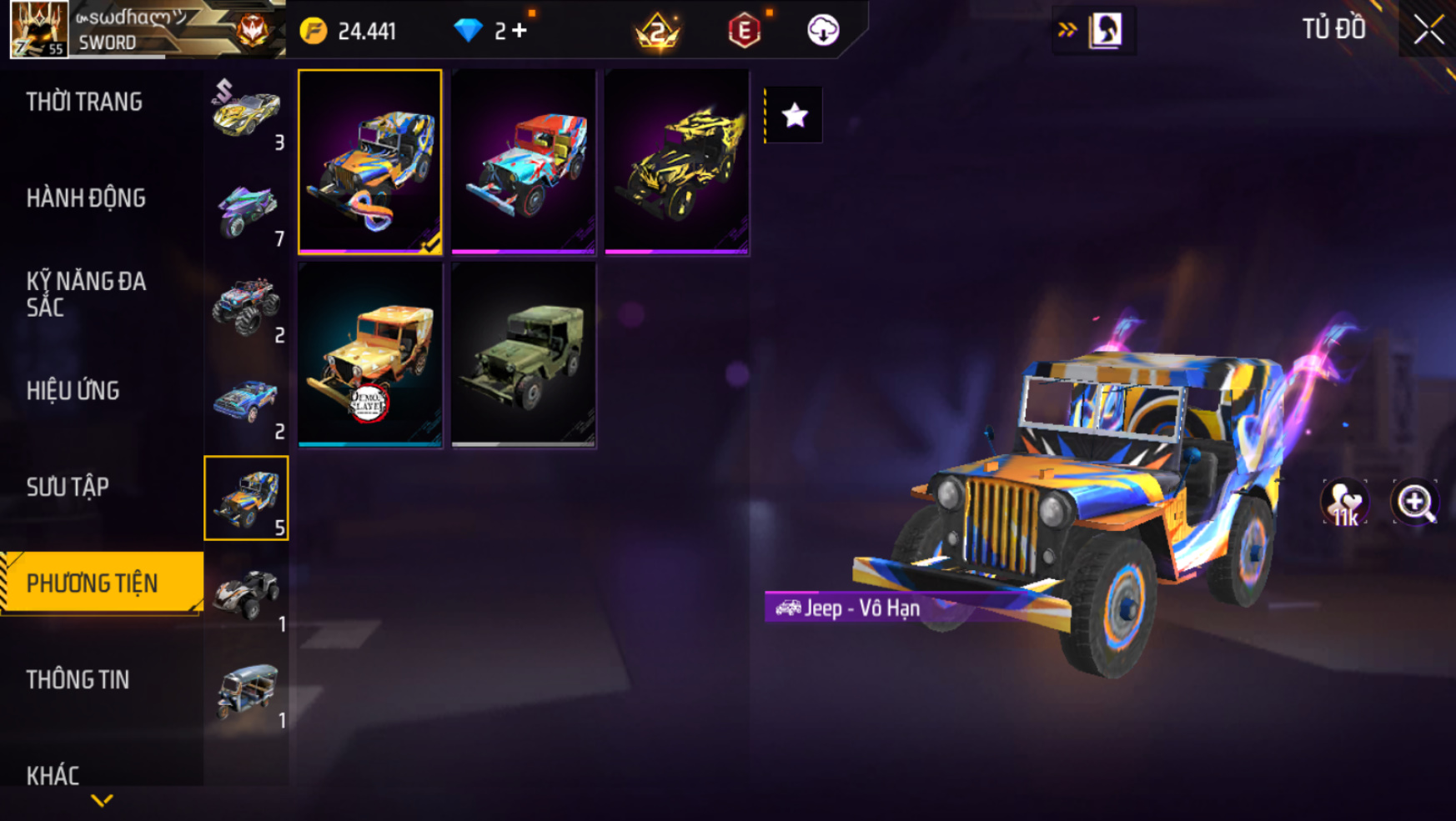Switch to the Hành Động tab
Screen dimensions: 1456x821
86,198
